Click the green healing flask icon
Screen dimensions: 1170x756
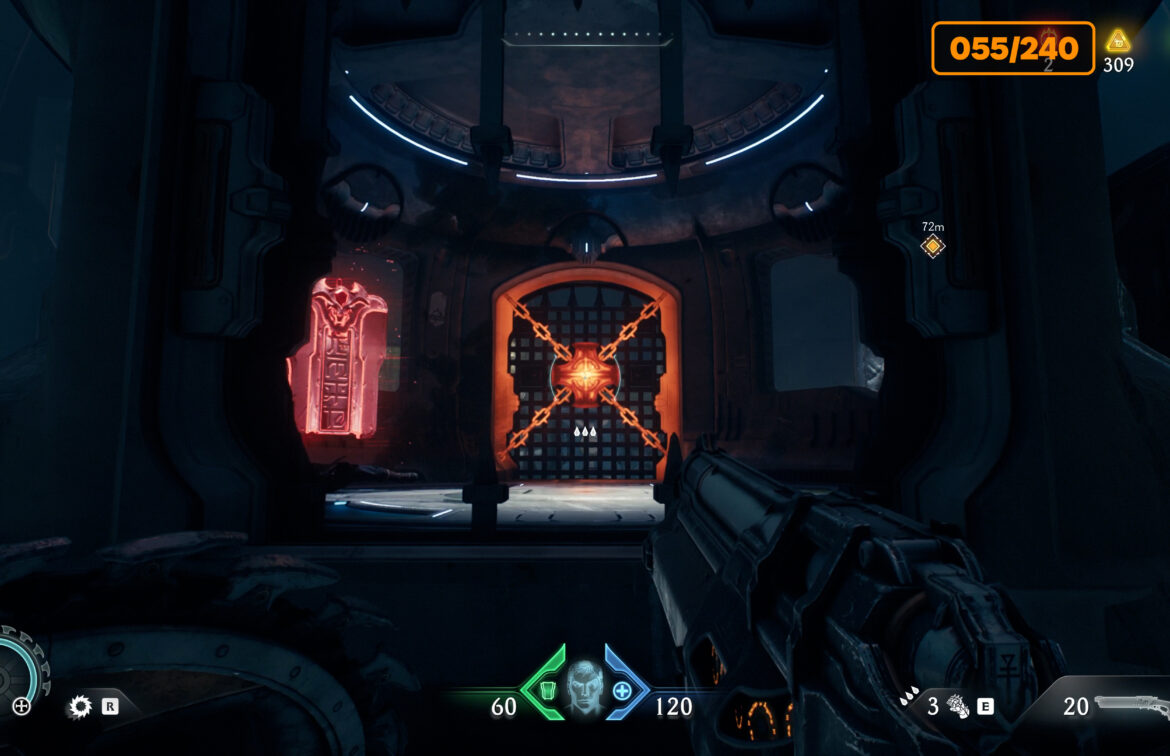point(547,690)
